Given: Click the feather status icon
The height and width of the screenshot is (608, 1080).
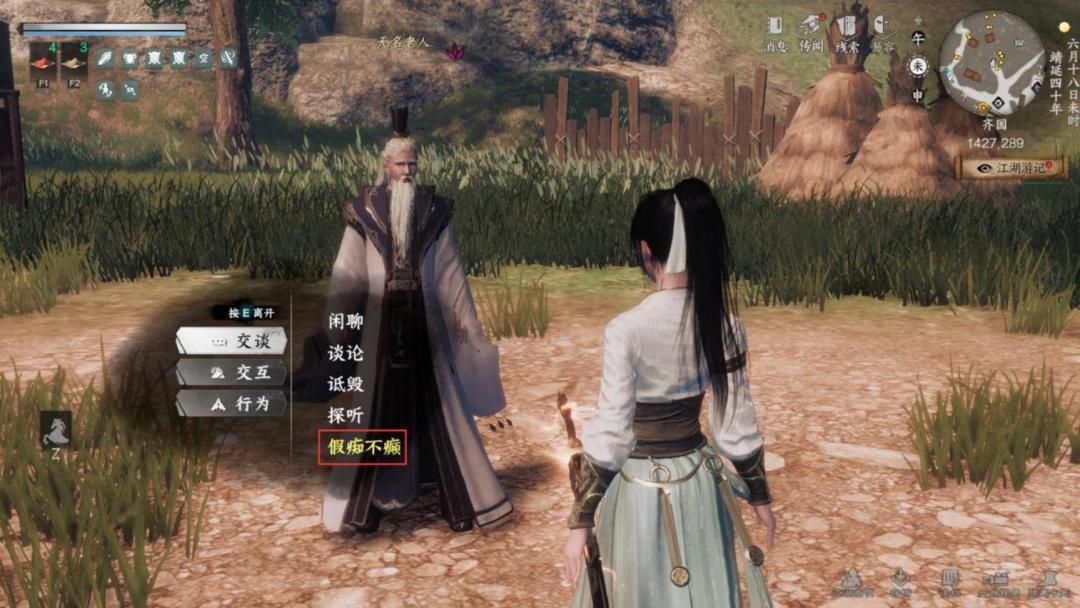Looking at the screenshot, I should (x=105, y=58).
